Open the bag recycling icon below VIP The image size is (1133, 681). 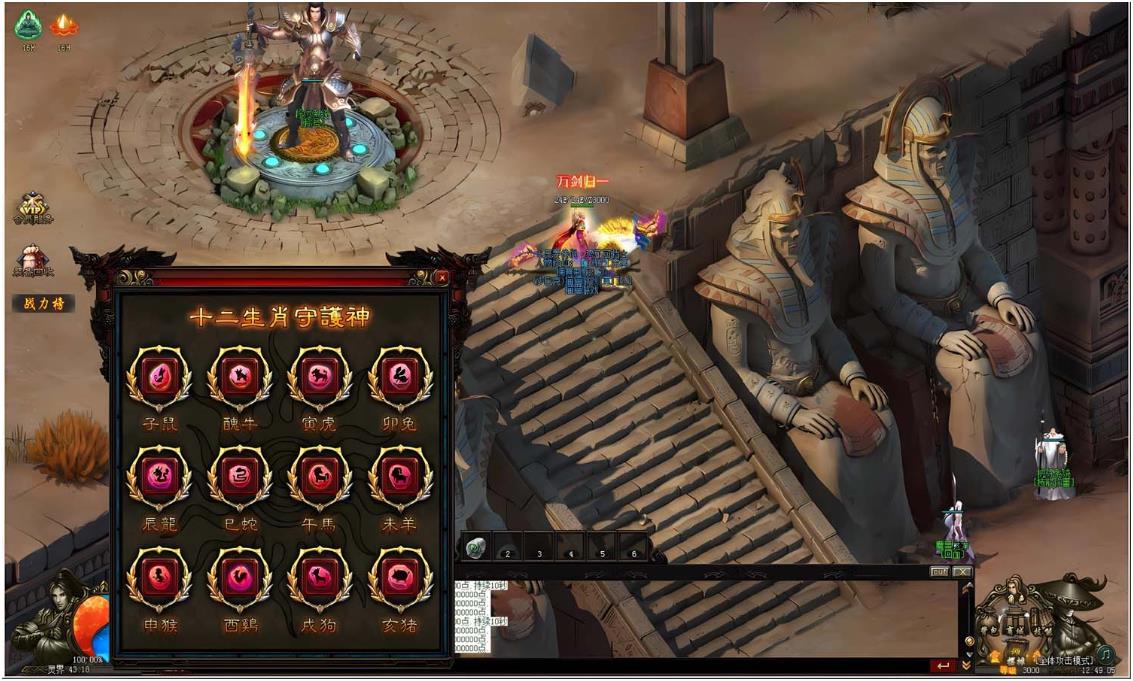(33, 260)
